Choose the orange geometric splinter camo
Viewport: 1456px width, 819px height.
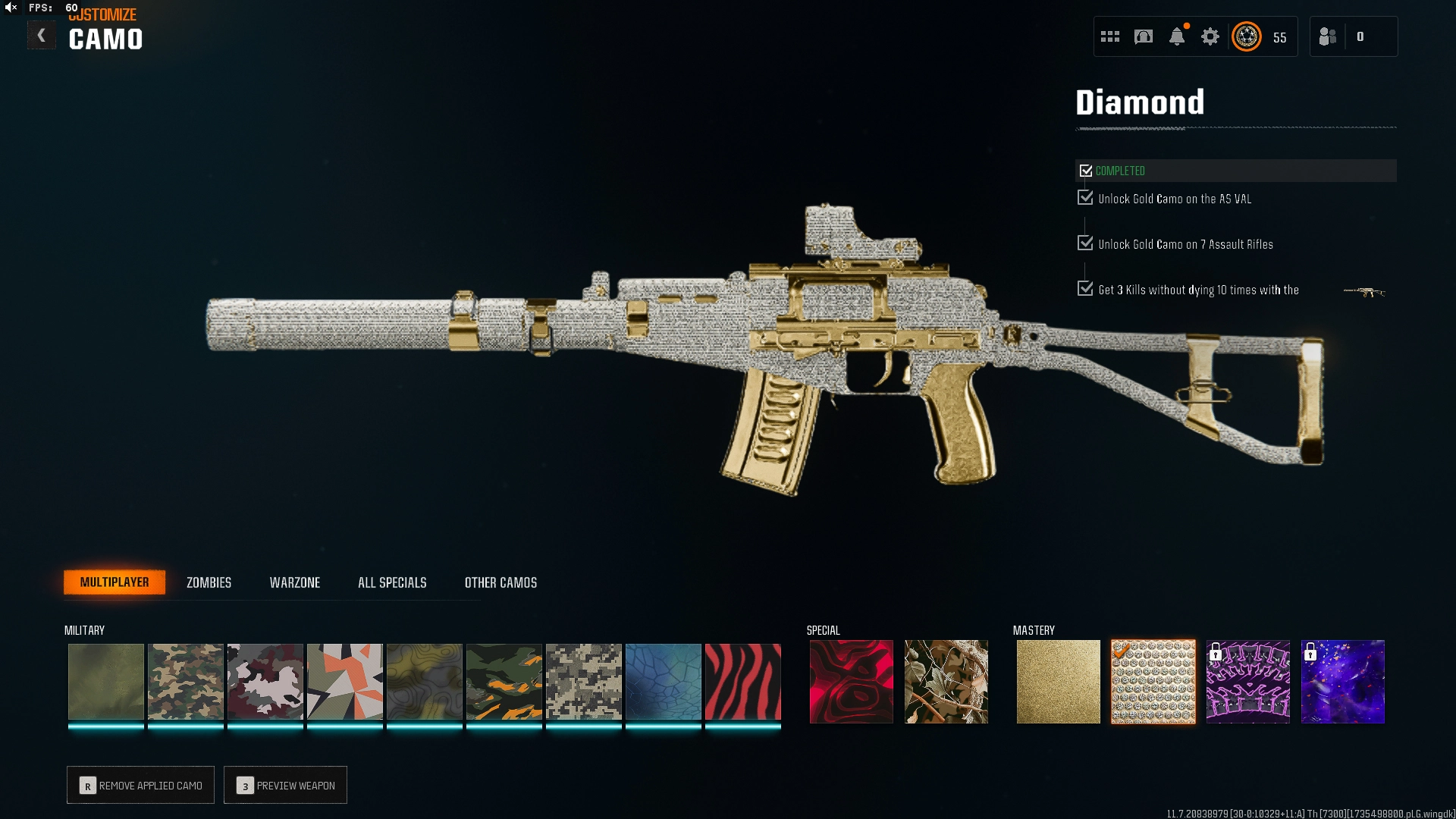click(x=344, y=681)
